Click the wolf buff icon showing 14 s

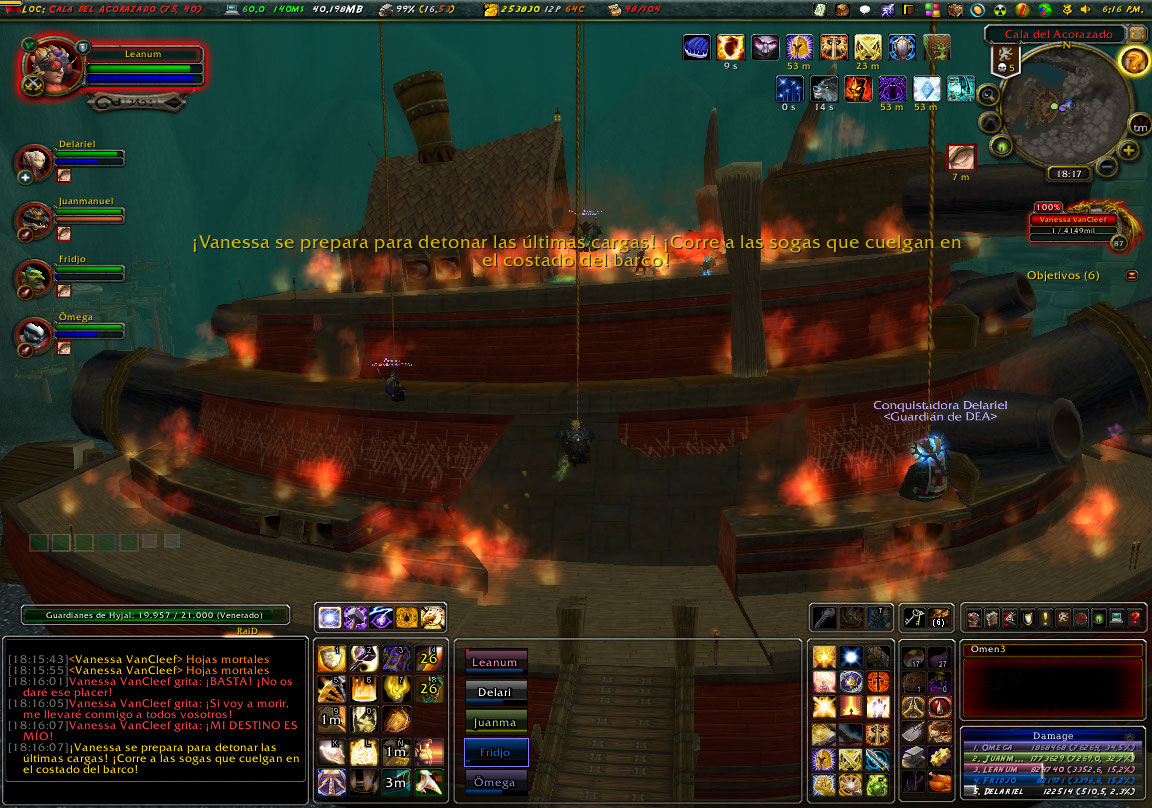point(823,89)
